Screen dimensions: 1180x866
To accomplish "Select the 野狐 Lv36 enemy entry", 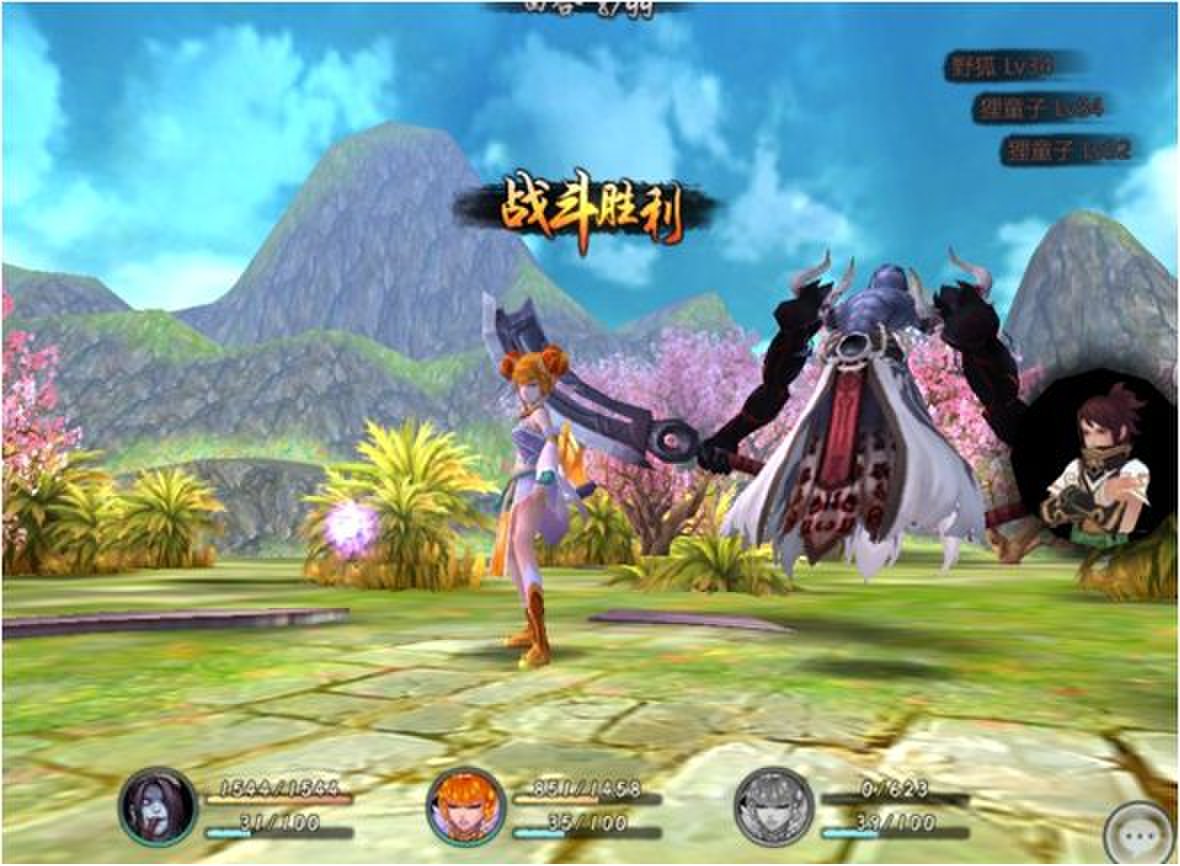I will (x=1012, y=66).
